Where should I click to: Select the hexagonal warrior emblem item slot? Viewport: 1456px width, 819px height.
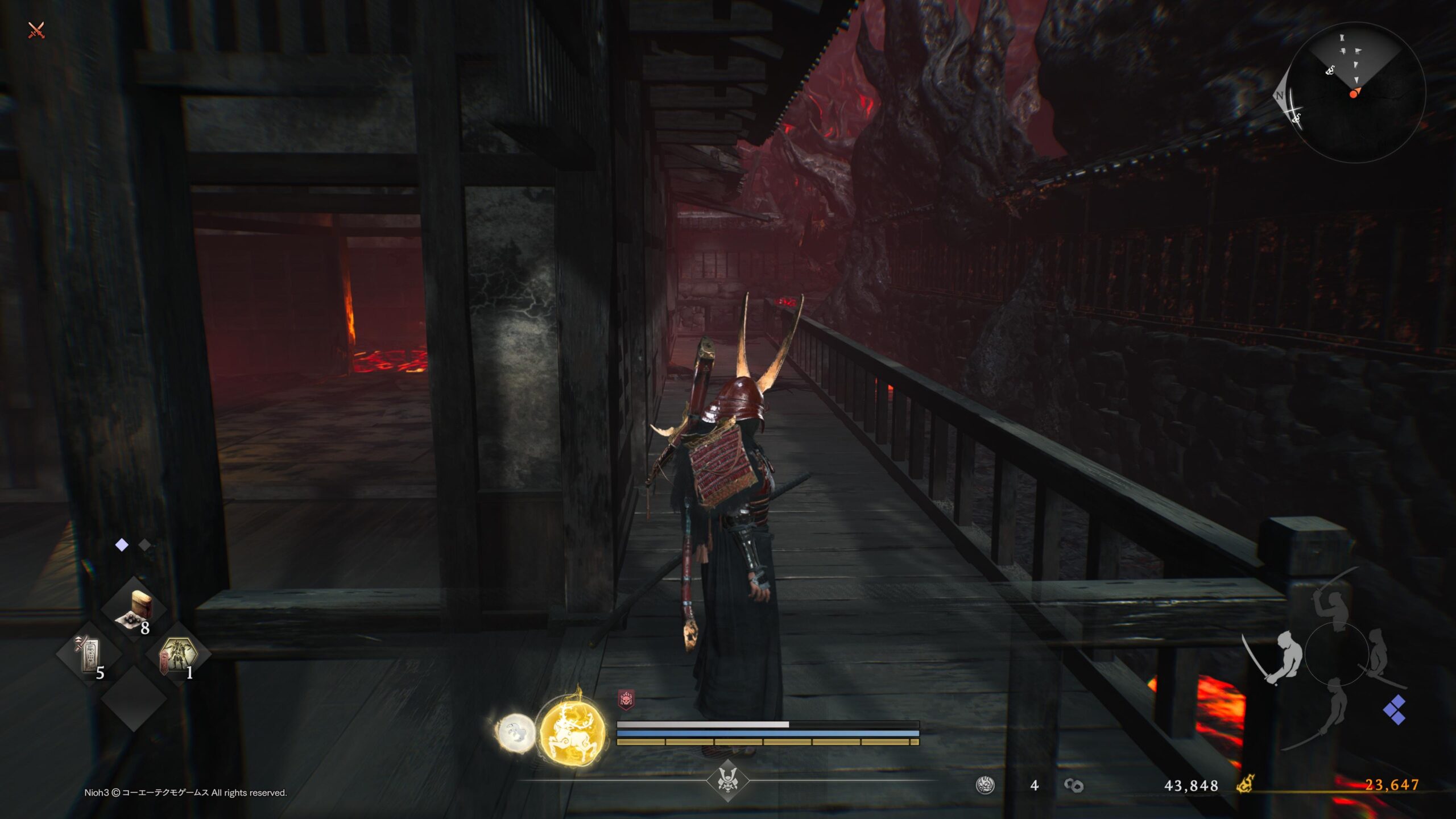(178, 655)
